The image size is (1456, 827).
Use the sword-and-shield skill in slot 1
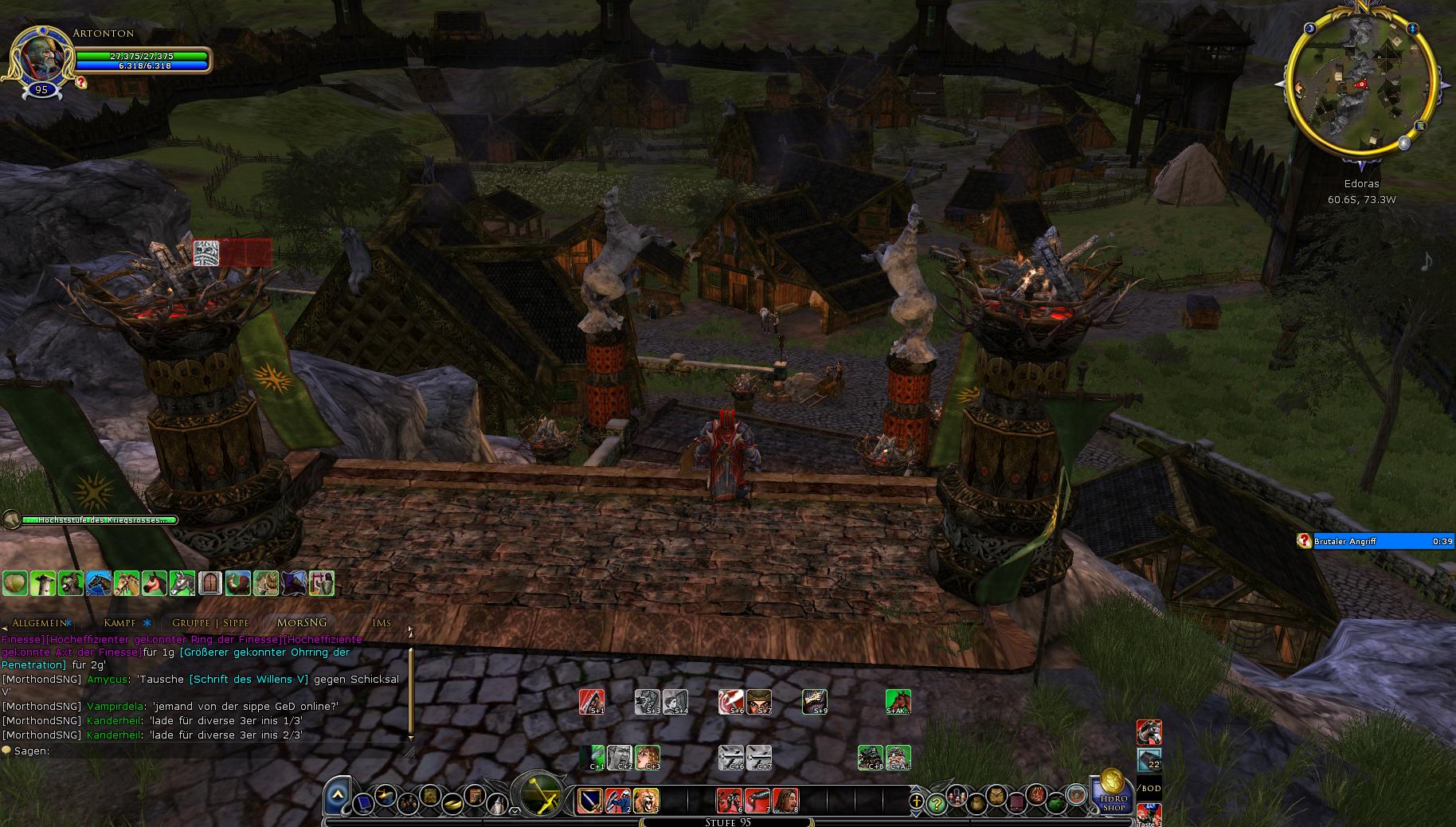pos(590,800)
